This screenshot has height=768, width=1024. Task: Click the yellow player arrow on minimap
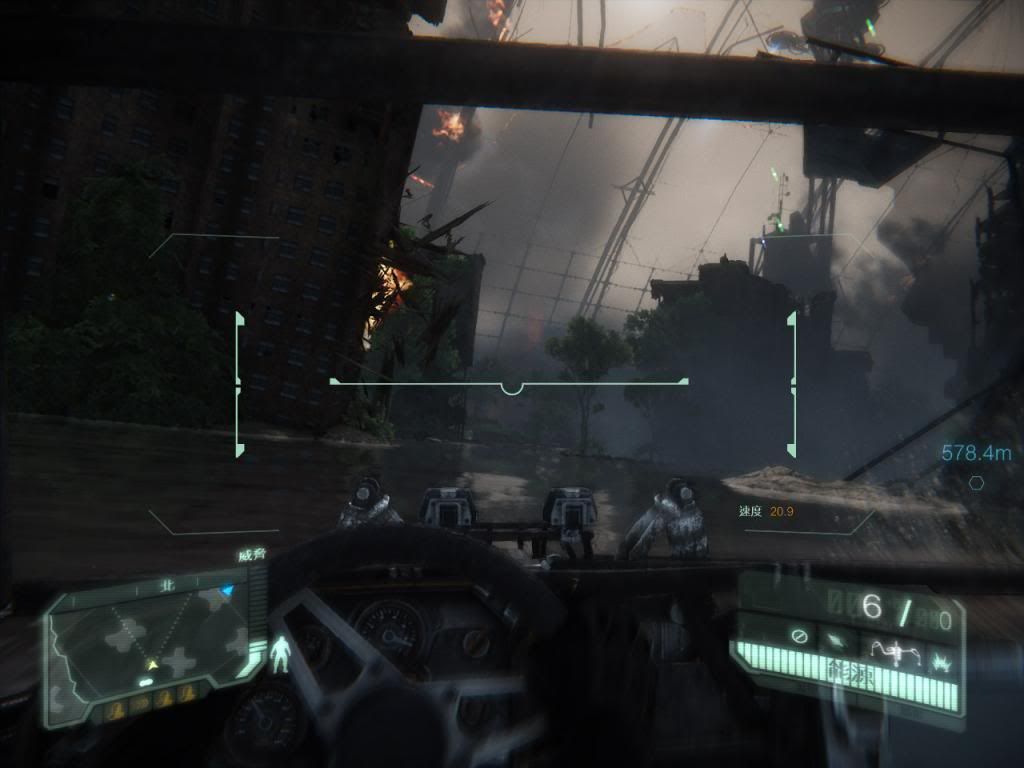(x=152, y=664)
